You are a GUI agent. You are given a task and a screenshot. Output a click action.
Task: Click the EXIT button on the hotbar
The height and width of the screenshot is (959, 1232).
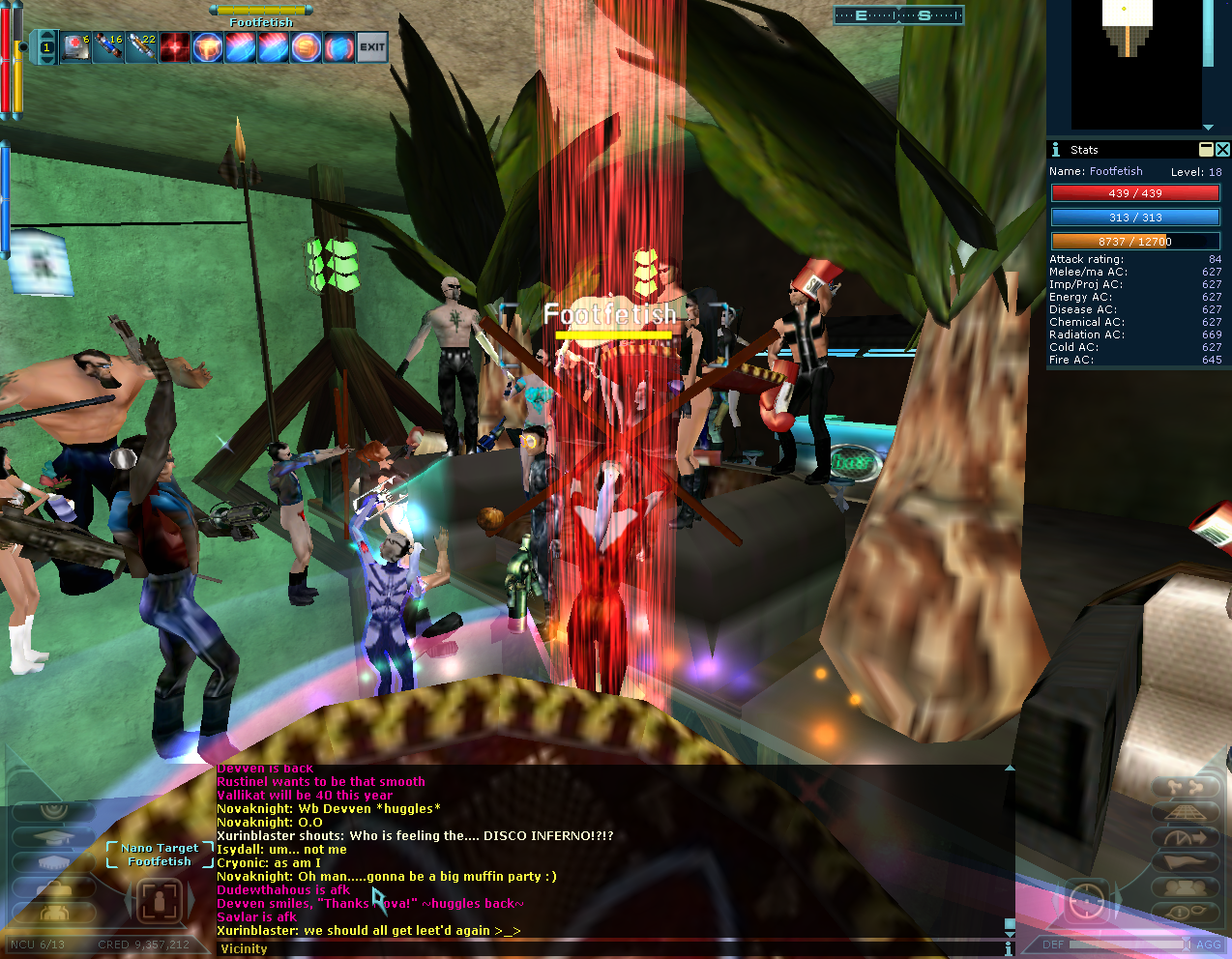[372, 46]
